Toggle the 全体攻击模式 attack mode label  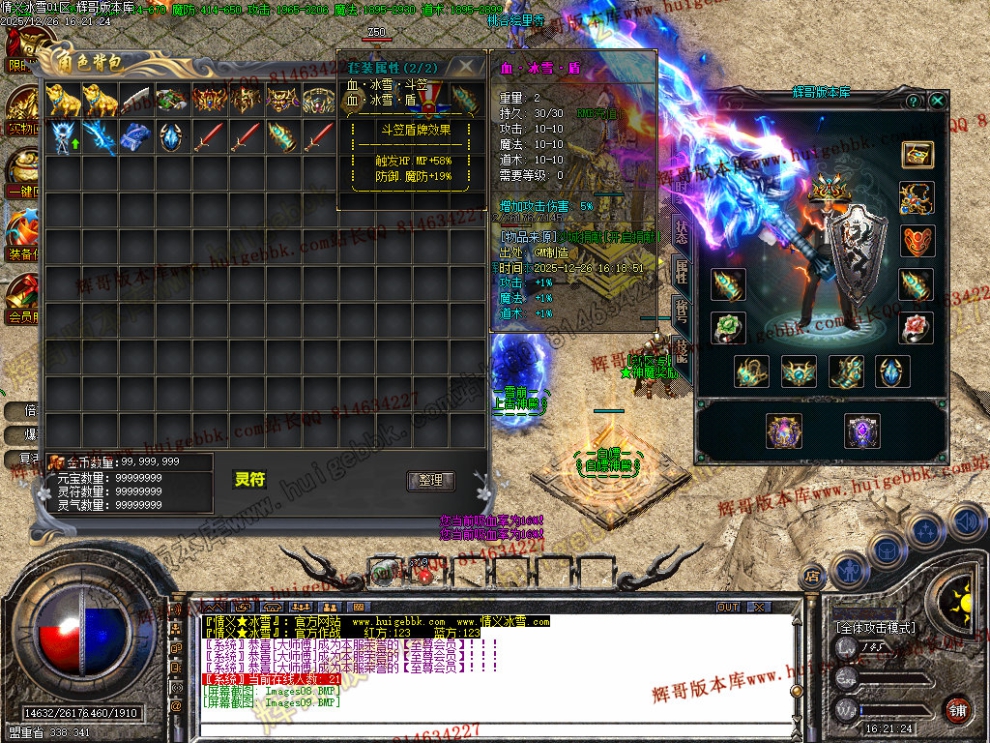click(876, 628)
